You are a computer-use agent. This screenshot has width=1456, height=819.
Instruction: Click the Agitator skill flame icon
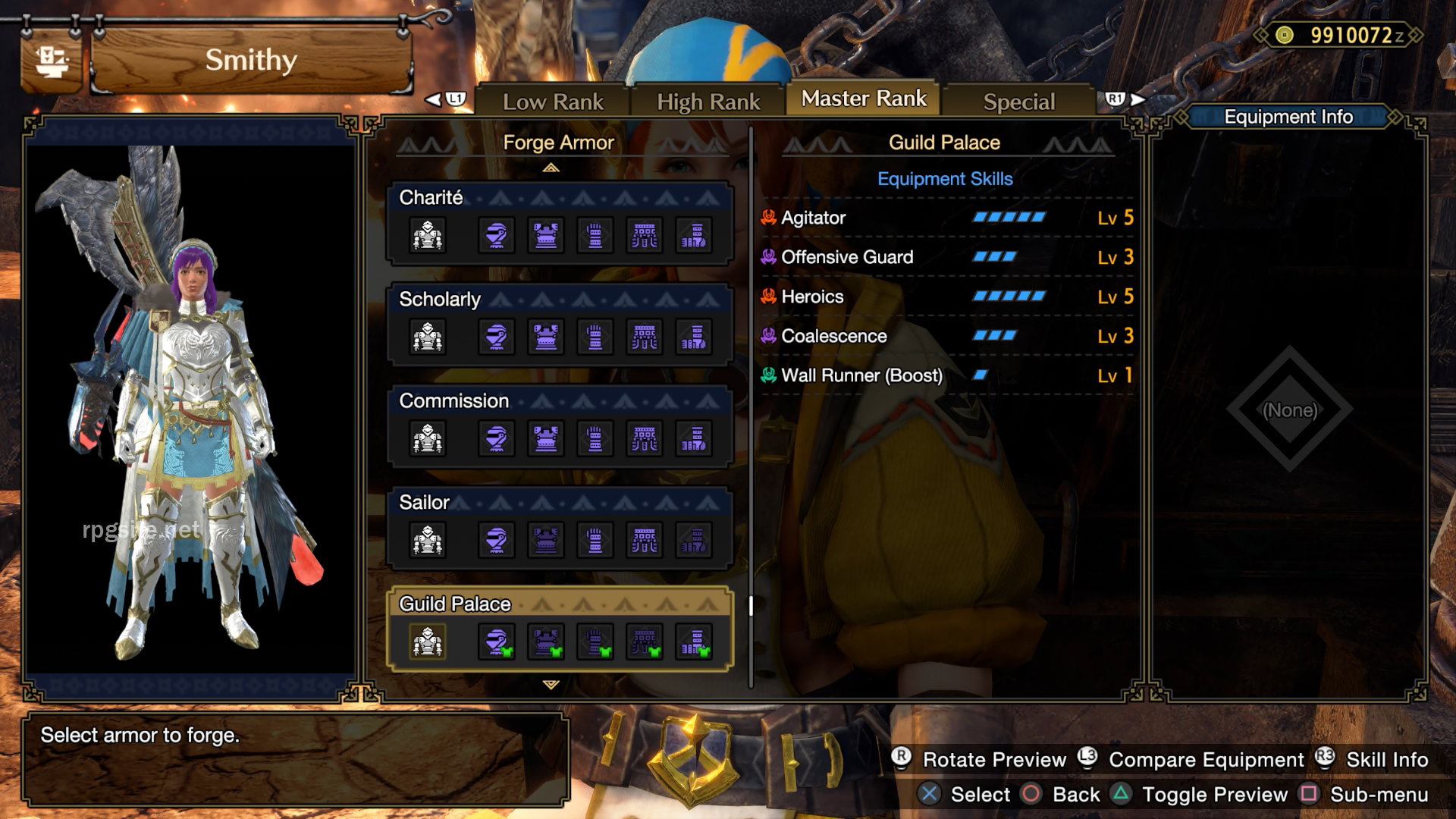tap(770, 218)
